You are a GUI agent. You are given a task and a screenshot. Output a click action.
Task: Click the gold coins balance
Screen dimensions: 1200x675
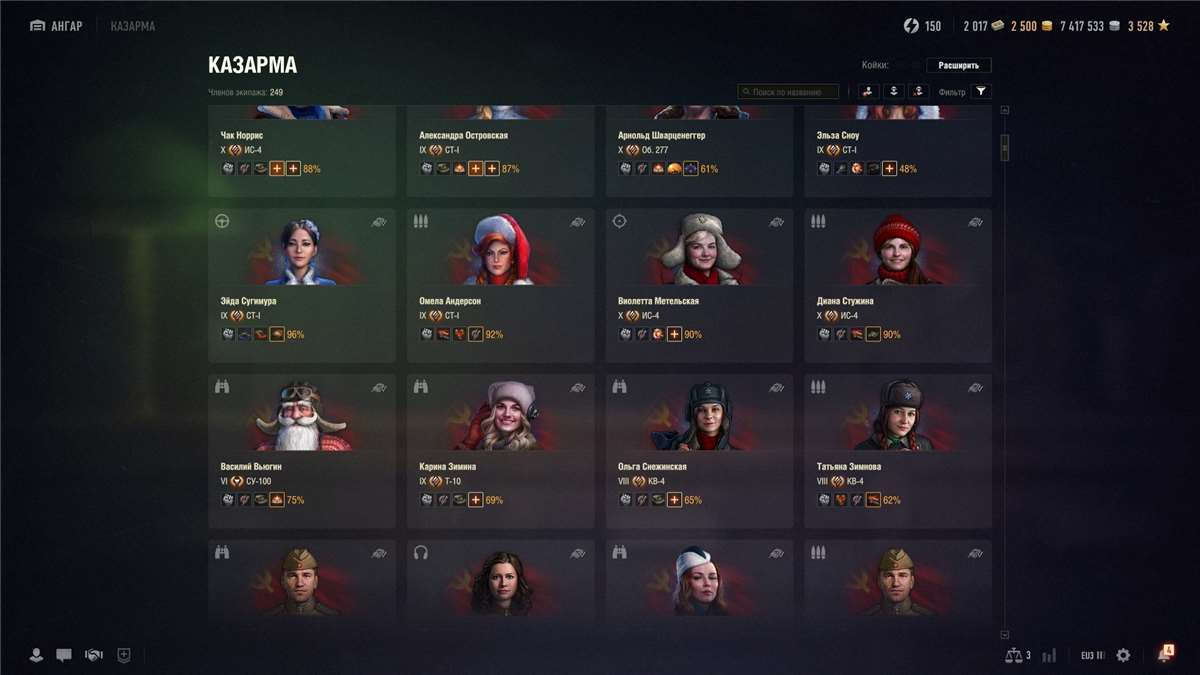[1030, 26]
